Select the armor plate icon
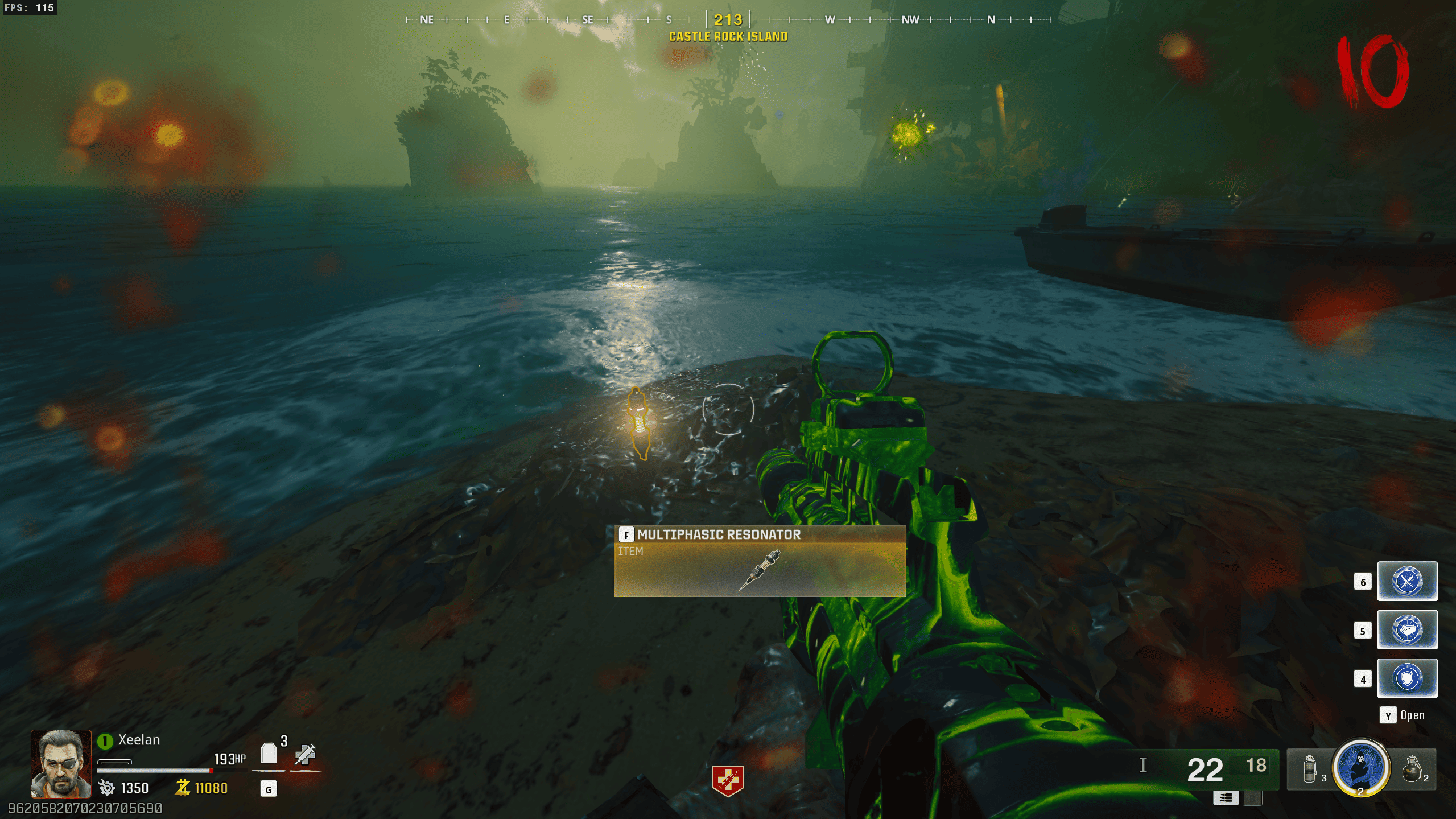Image resolution: width=1456 pixels, height=819 pixels. 269,754
